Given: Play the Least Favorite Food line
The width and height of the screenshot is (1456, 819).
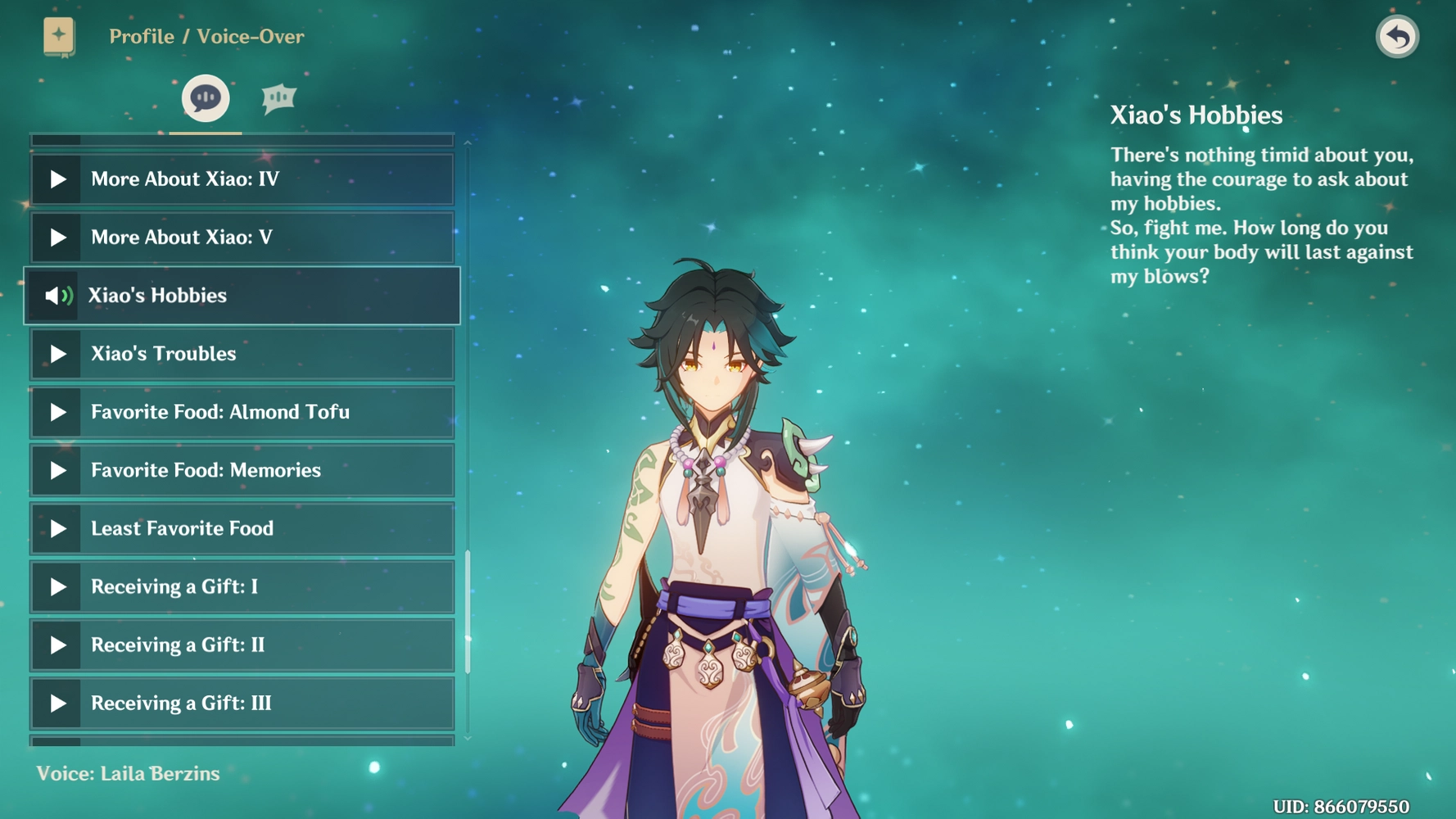Looking at the screenshot, I should [57, 528].
